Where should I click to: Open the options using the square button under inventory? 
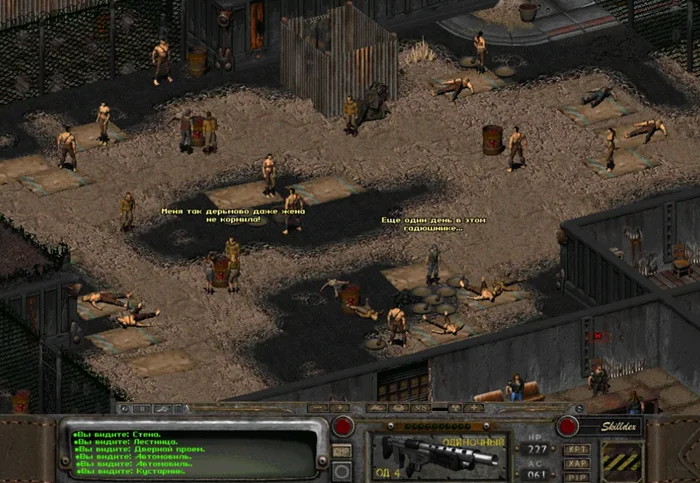point(342,469)
